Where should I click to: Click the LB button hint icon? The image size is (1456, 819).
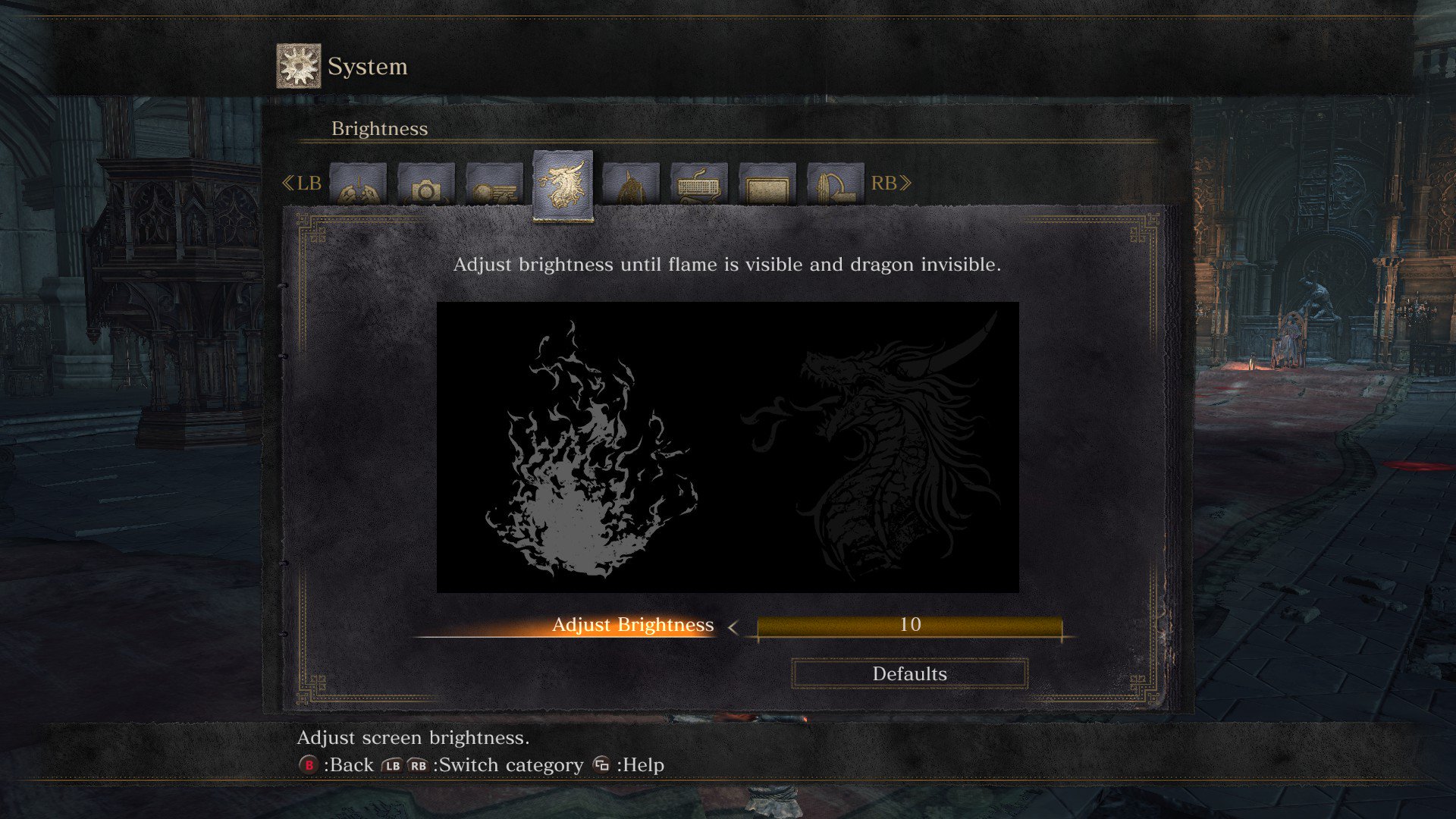click(x=392, y=764)
